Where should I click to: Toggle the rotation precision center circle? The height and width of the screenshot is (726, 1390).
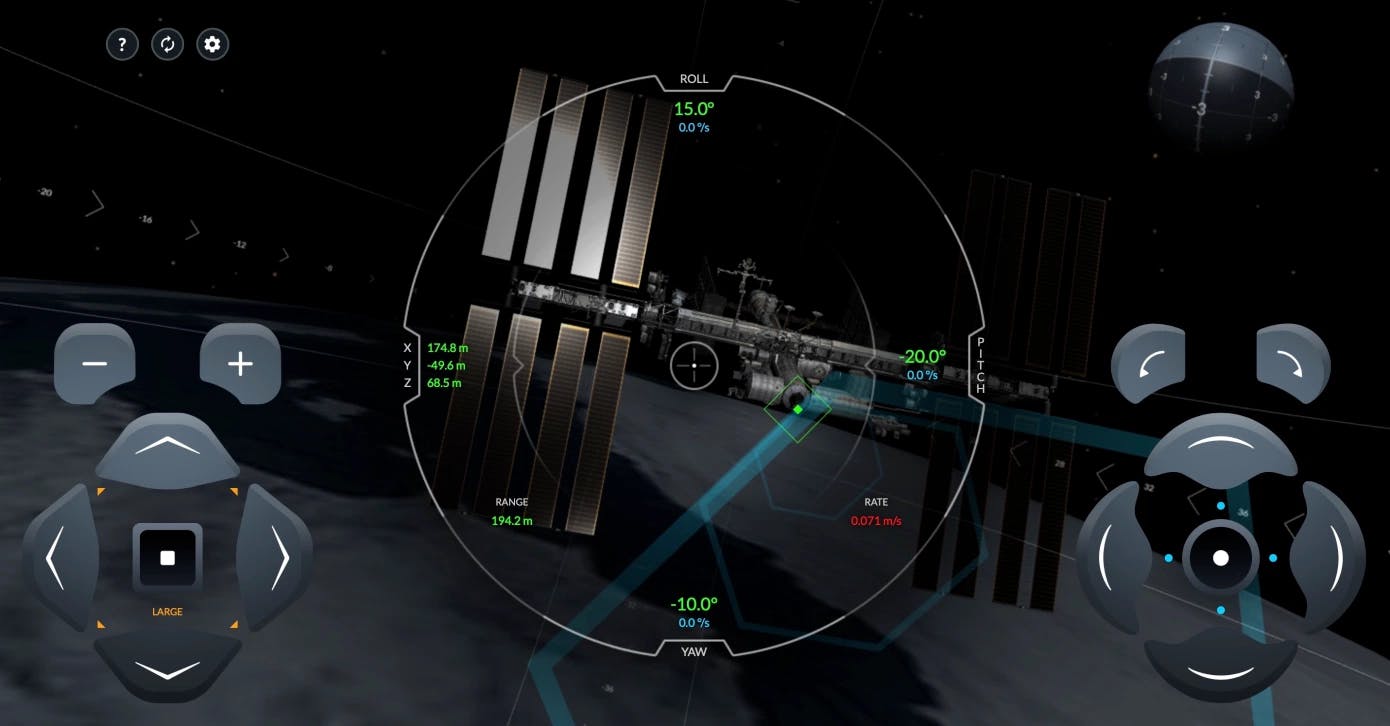tap(1221, 558)
